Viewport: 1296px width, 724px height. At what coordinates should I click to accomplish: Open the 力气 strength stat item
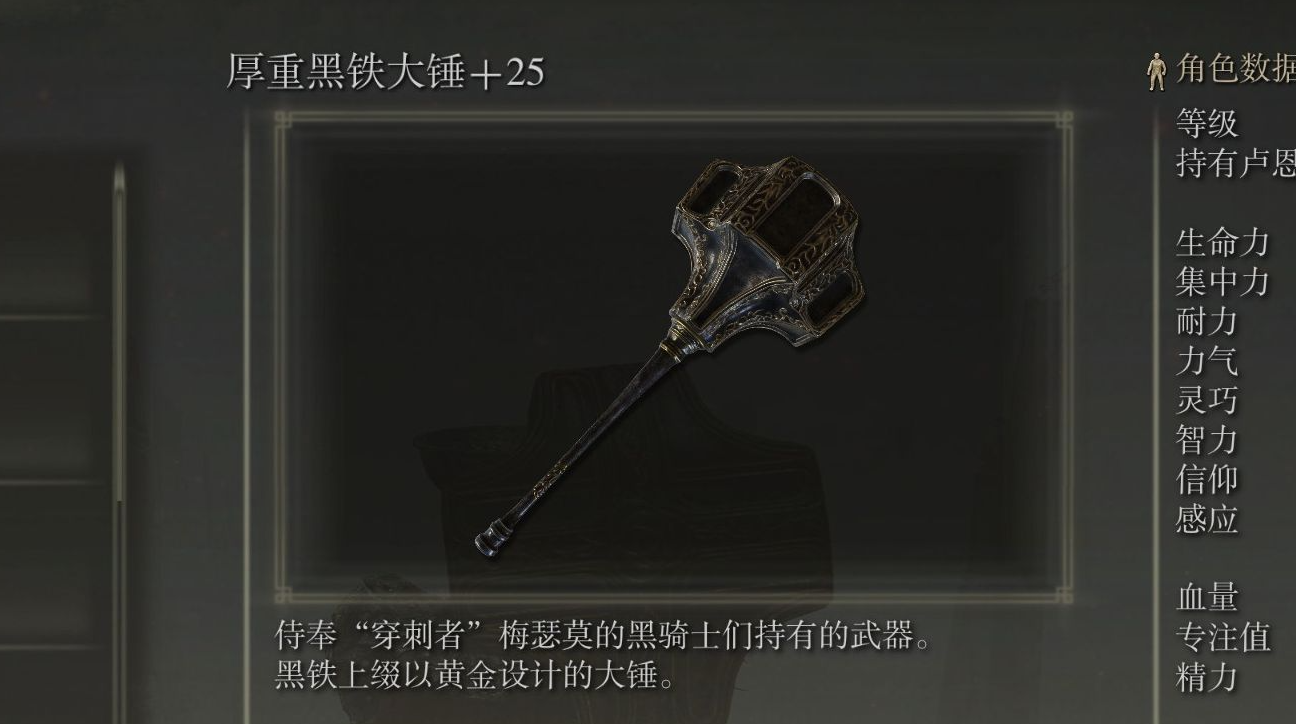coord(1207,359)
